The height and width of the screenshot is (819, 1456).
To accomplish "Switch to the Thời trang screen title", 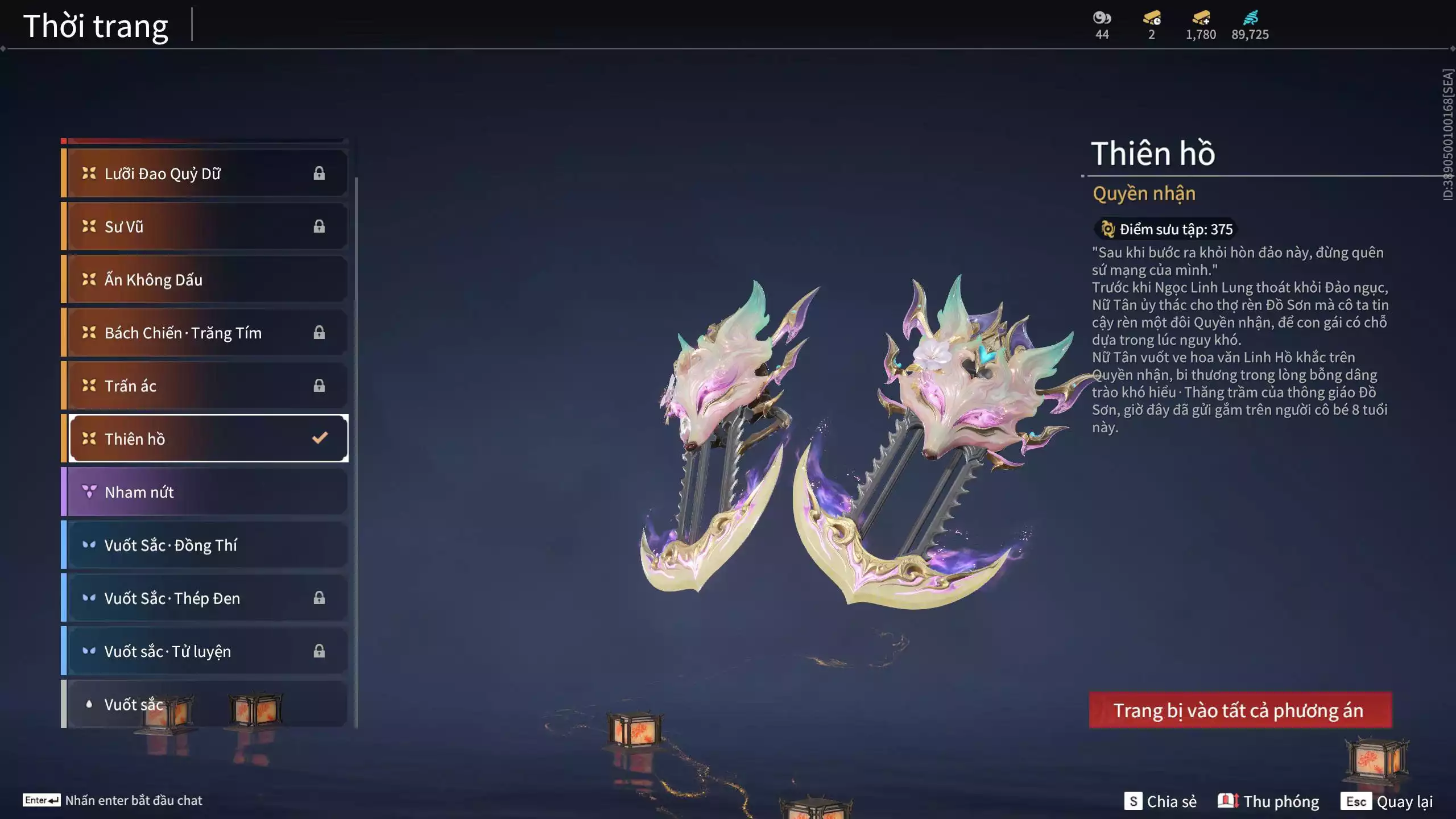I will point(96,24).
